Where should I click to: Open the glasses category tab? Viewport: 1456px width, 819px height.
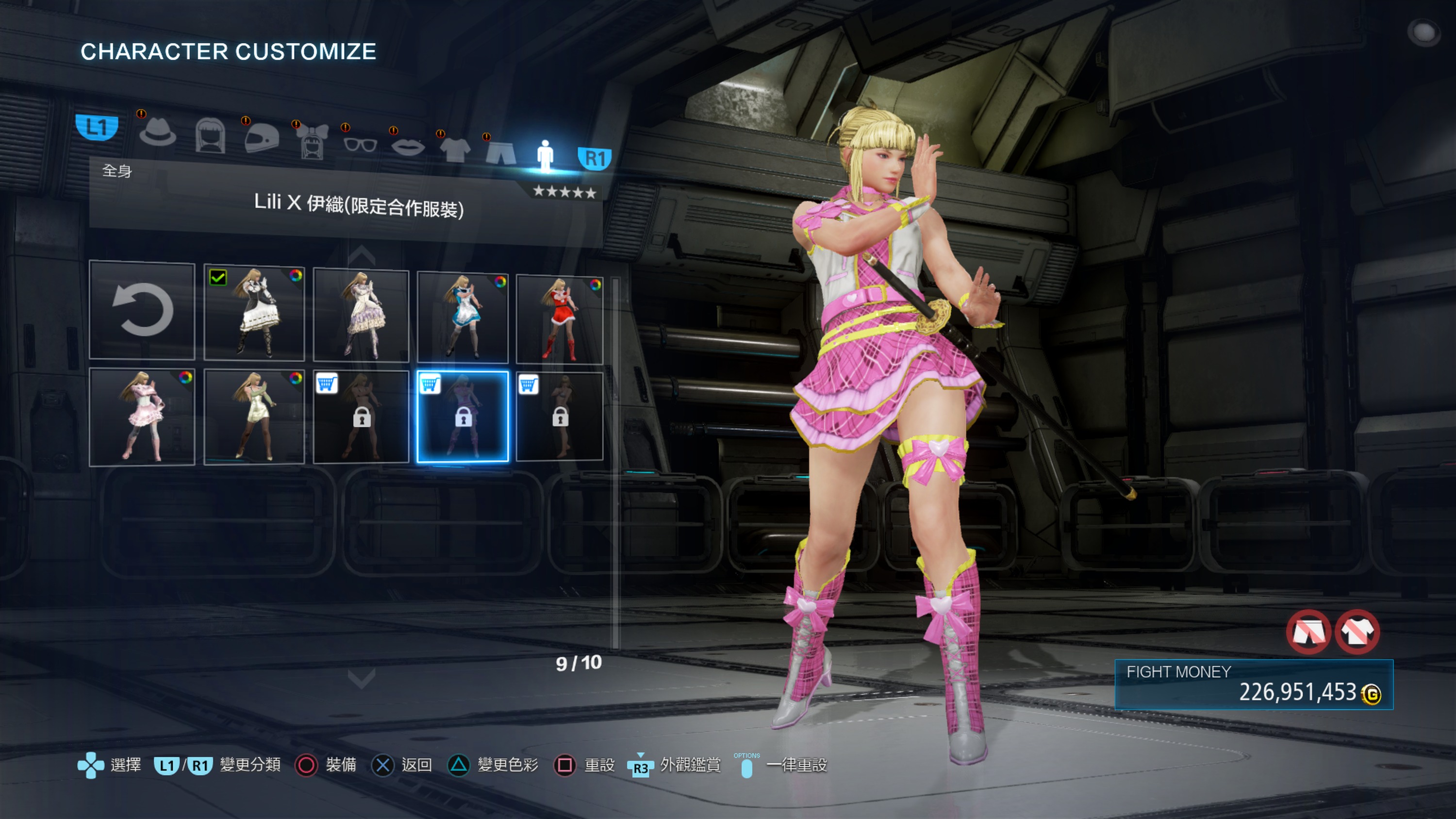click(360, 145)
